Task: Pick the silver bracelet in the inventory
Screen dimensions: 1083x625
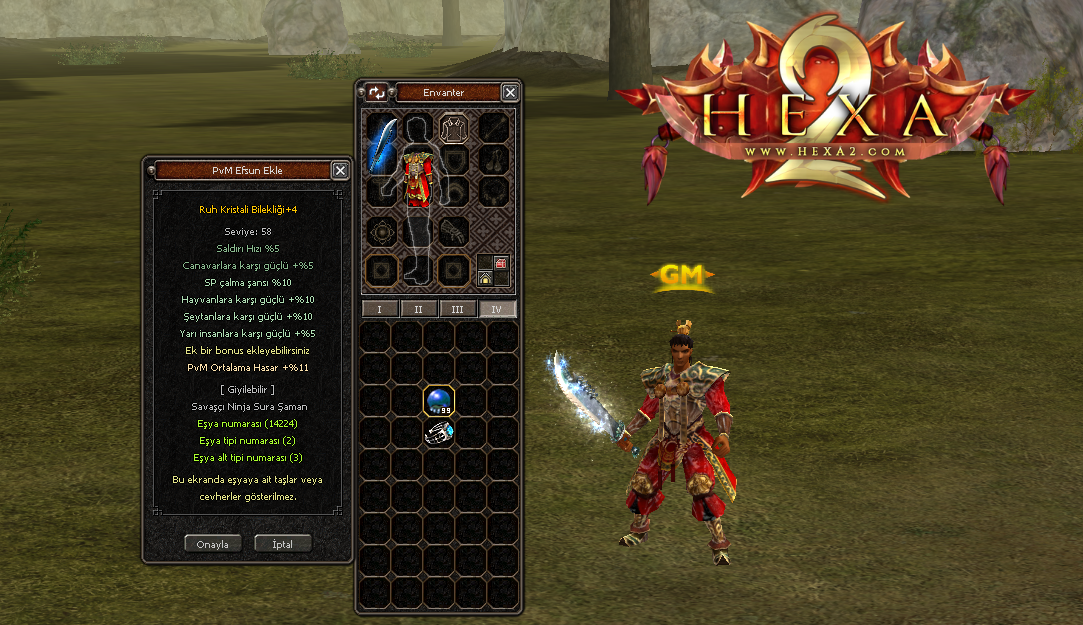Action: [x=439, y=432]
